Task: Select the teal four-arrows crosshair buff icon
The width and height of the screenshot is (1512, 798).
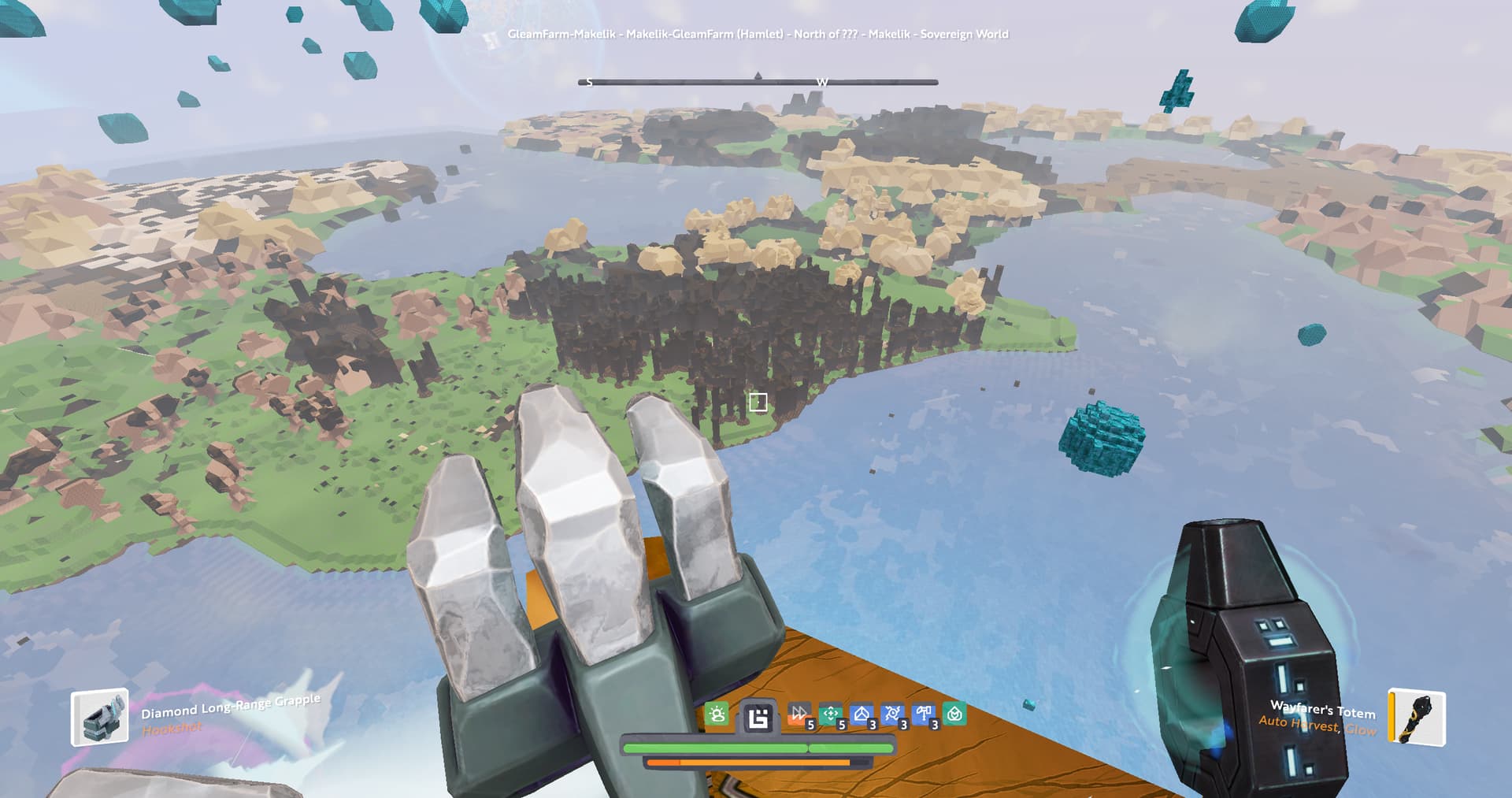Action: click(830, 714)
